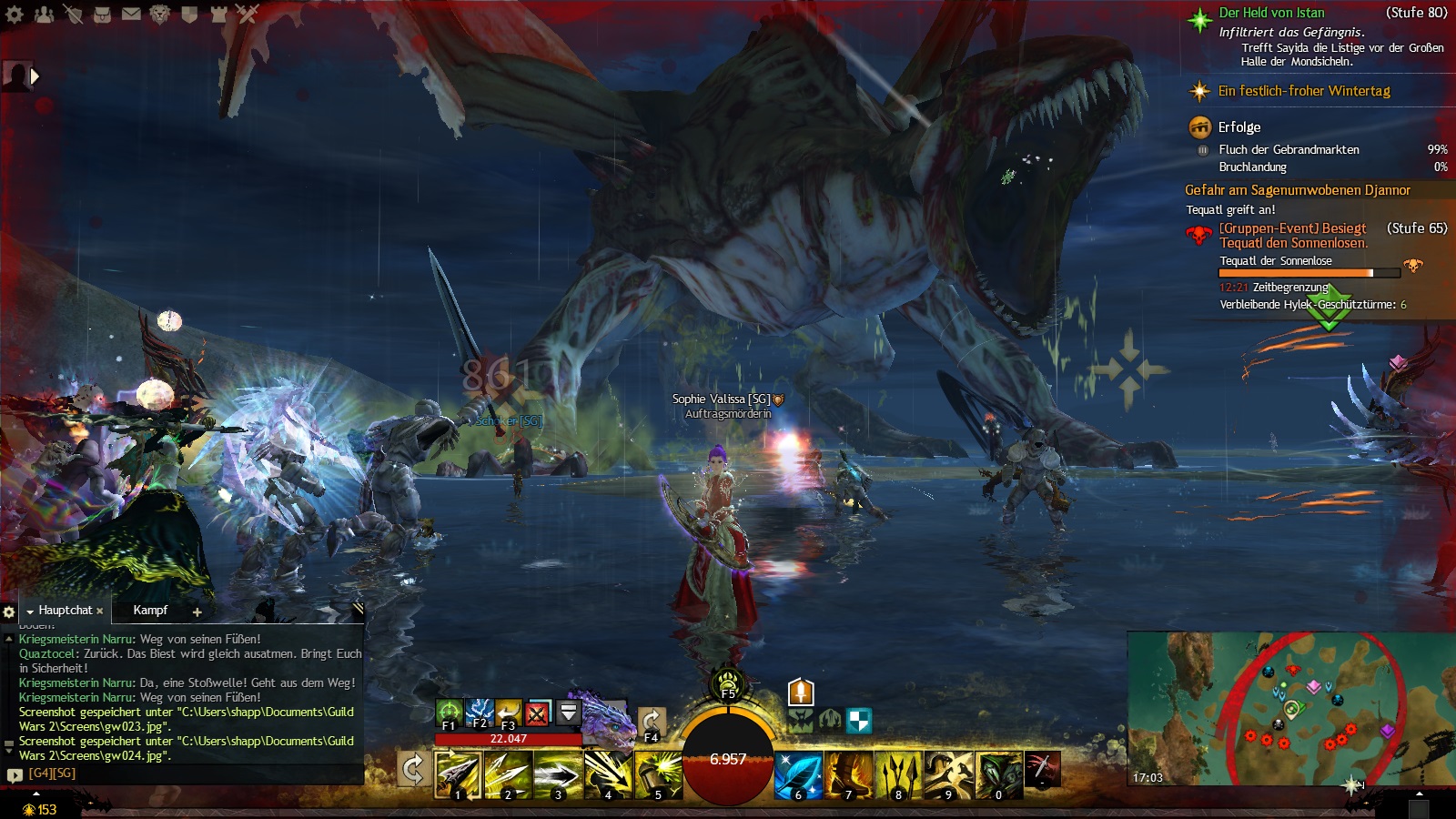Screen dimensions: 1456x819
Task: Open the guild shield icon
Action: [x=189, y=14]
